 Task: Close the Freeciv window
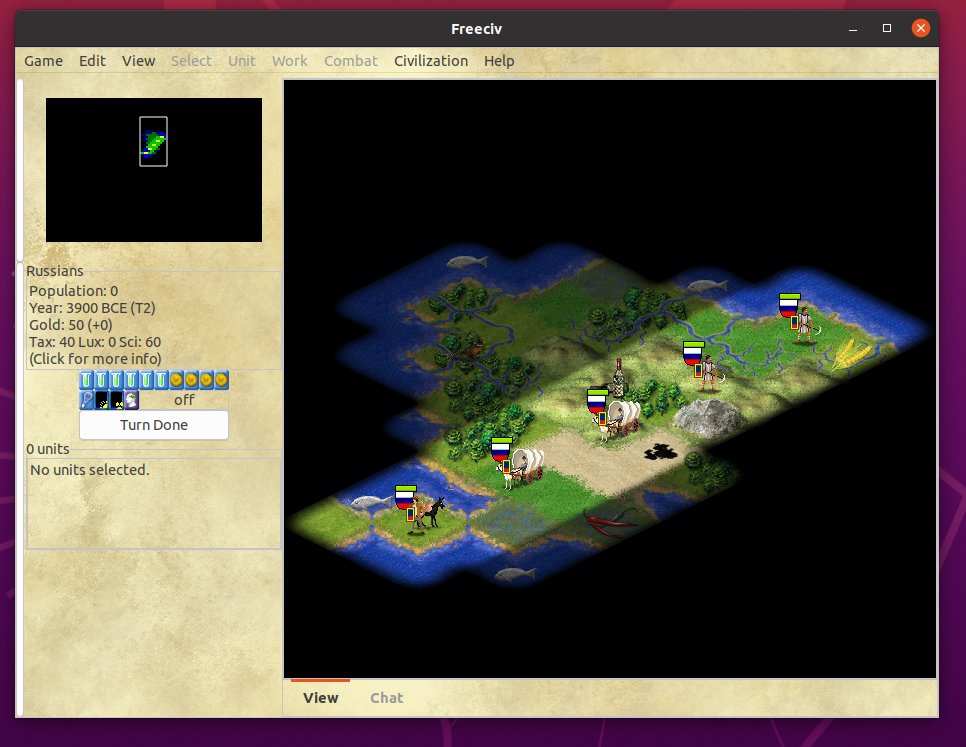pyautogui.click(x=921, y=28)
